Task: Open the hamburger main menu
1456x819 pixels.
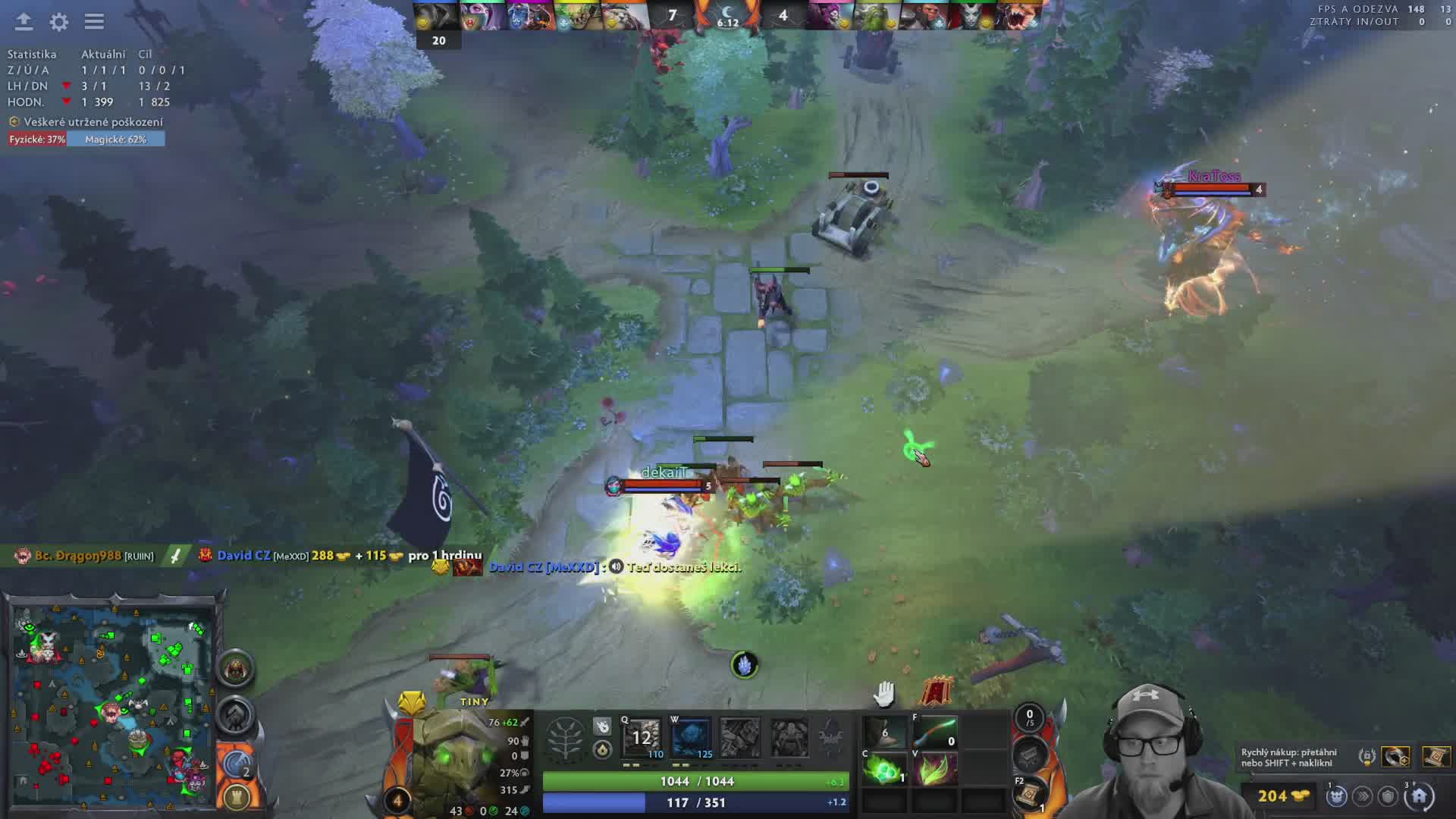Action: pyautogui.click(x=94, y=22)
